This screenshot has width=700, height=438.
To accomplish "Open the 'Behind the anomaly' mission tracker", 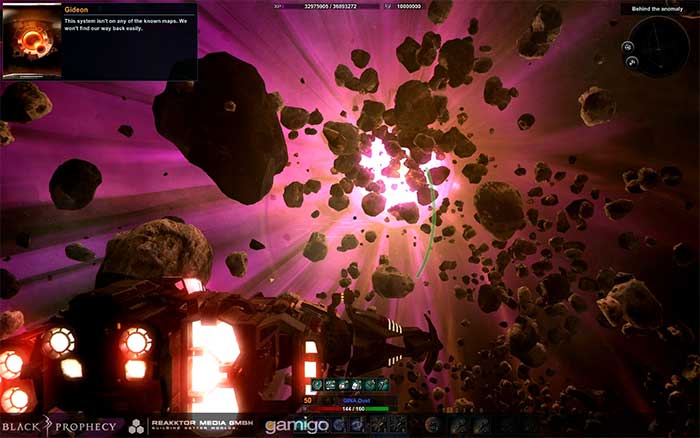I will coord(657,9).
